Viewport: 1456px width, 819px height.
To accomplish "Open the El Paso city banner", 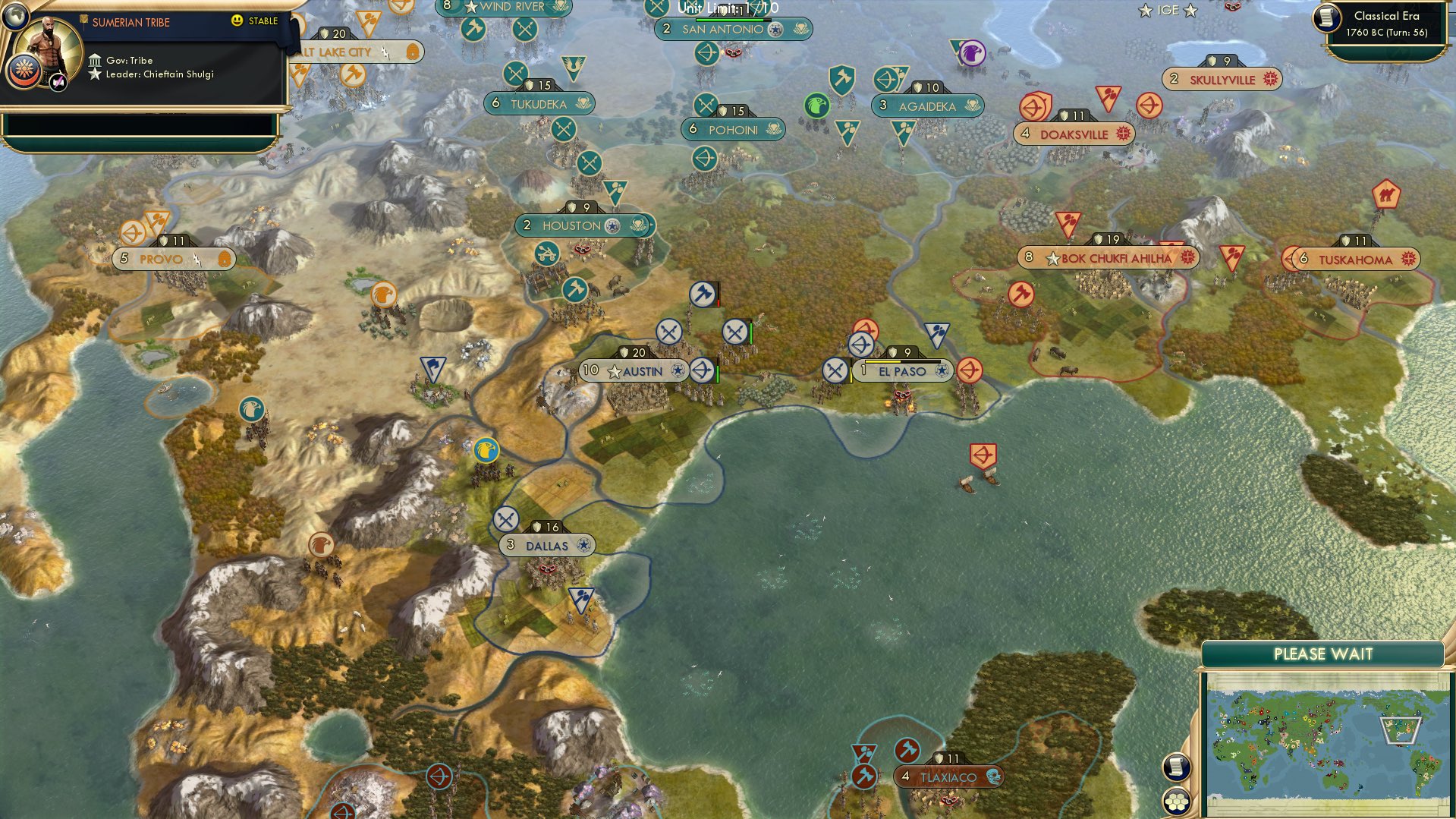I will pos(902,371).
